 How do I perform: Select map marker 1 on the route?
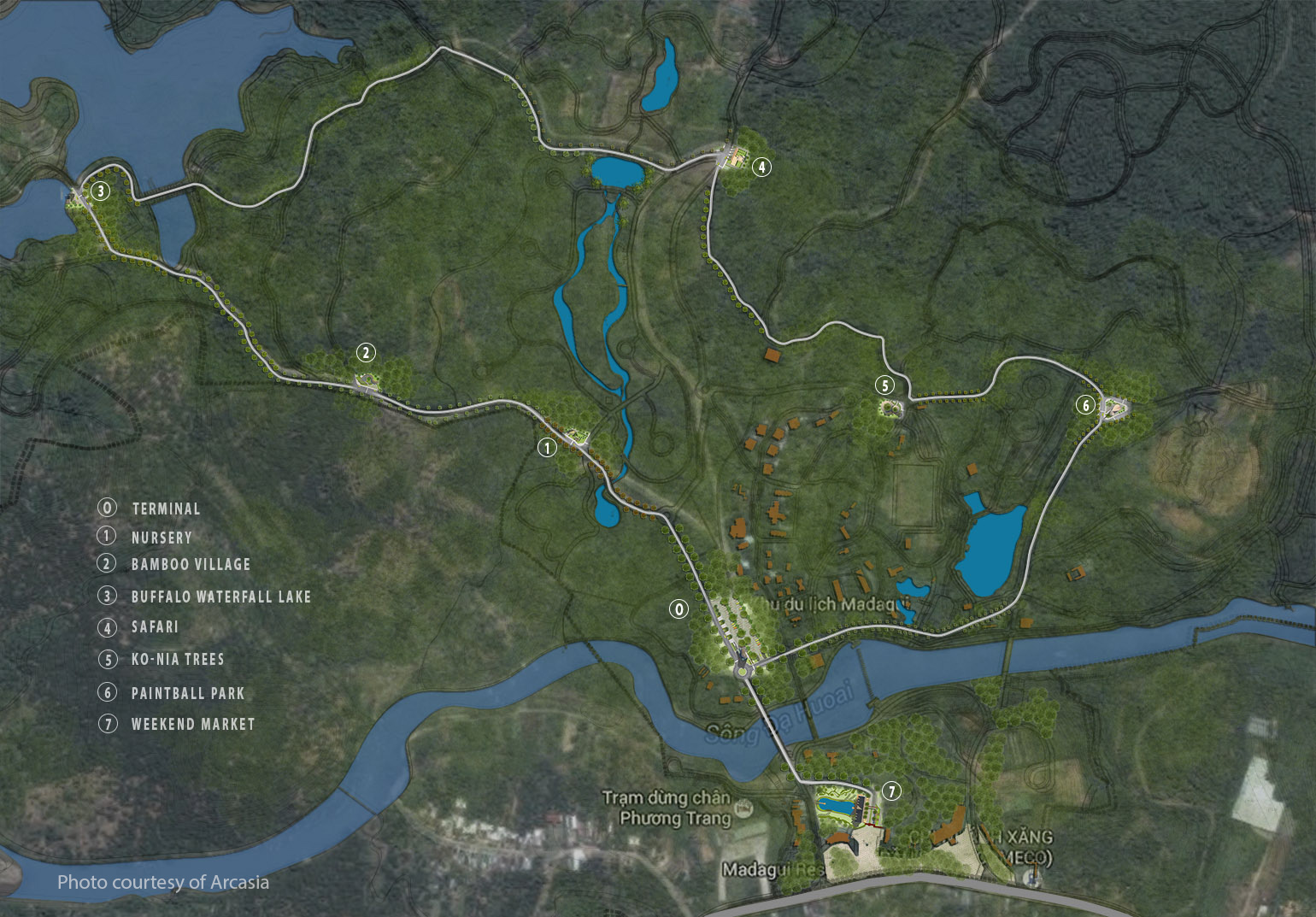click(547, 447)
